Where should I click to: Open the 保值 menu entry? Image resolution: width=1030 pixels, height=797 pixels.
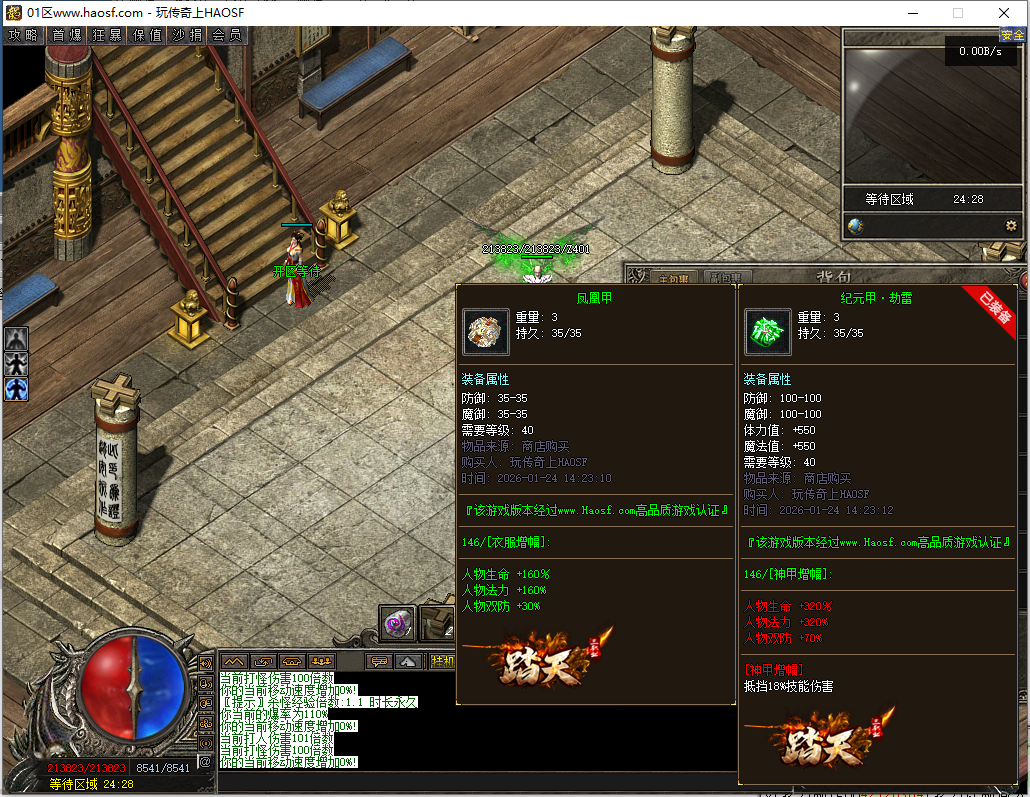coord(147,35)
